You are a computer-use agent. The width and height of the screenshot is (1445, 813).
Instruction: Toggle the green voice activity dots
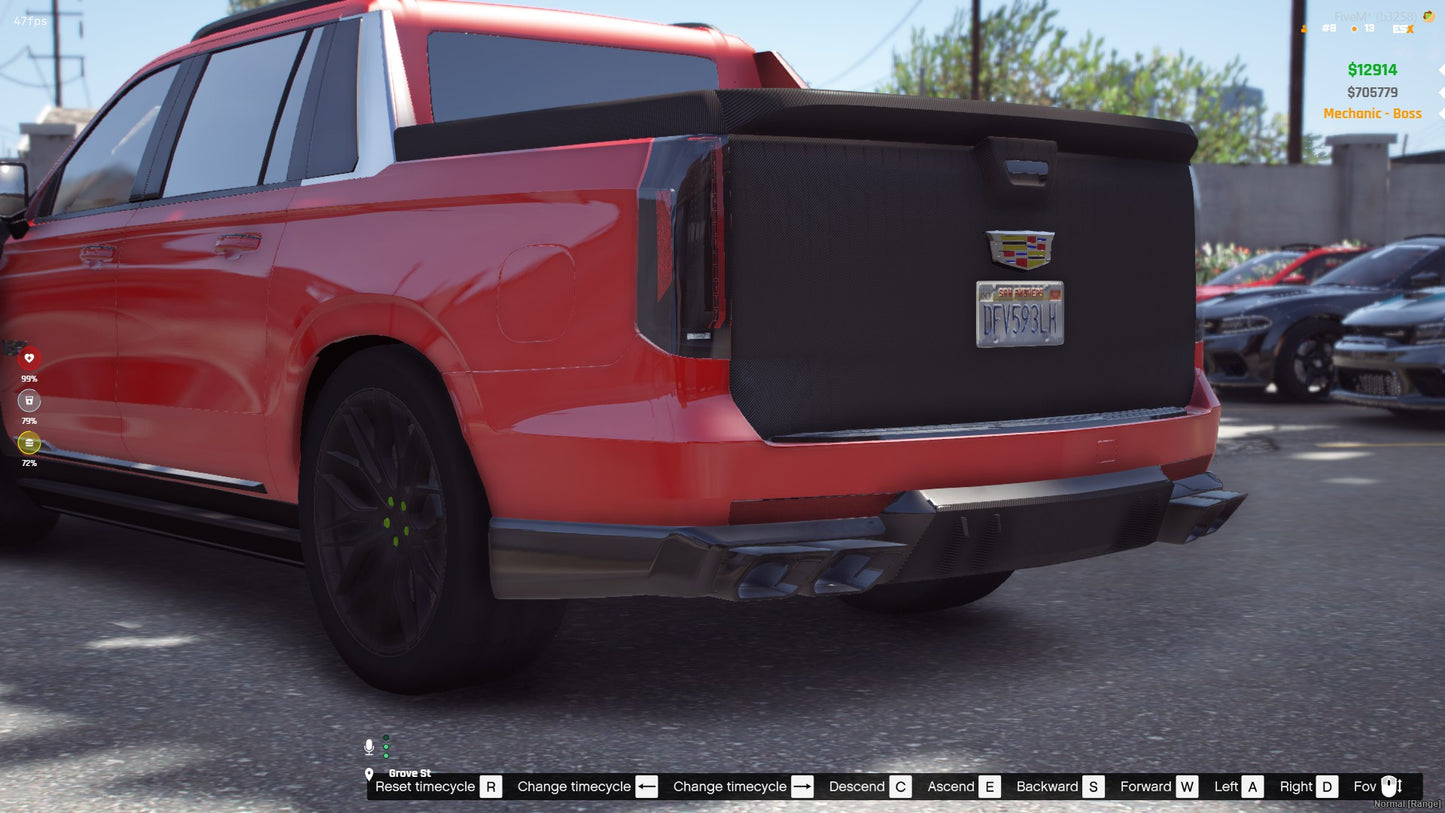pos(384,745)
